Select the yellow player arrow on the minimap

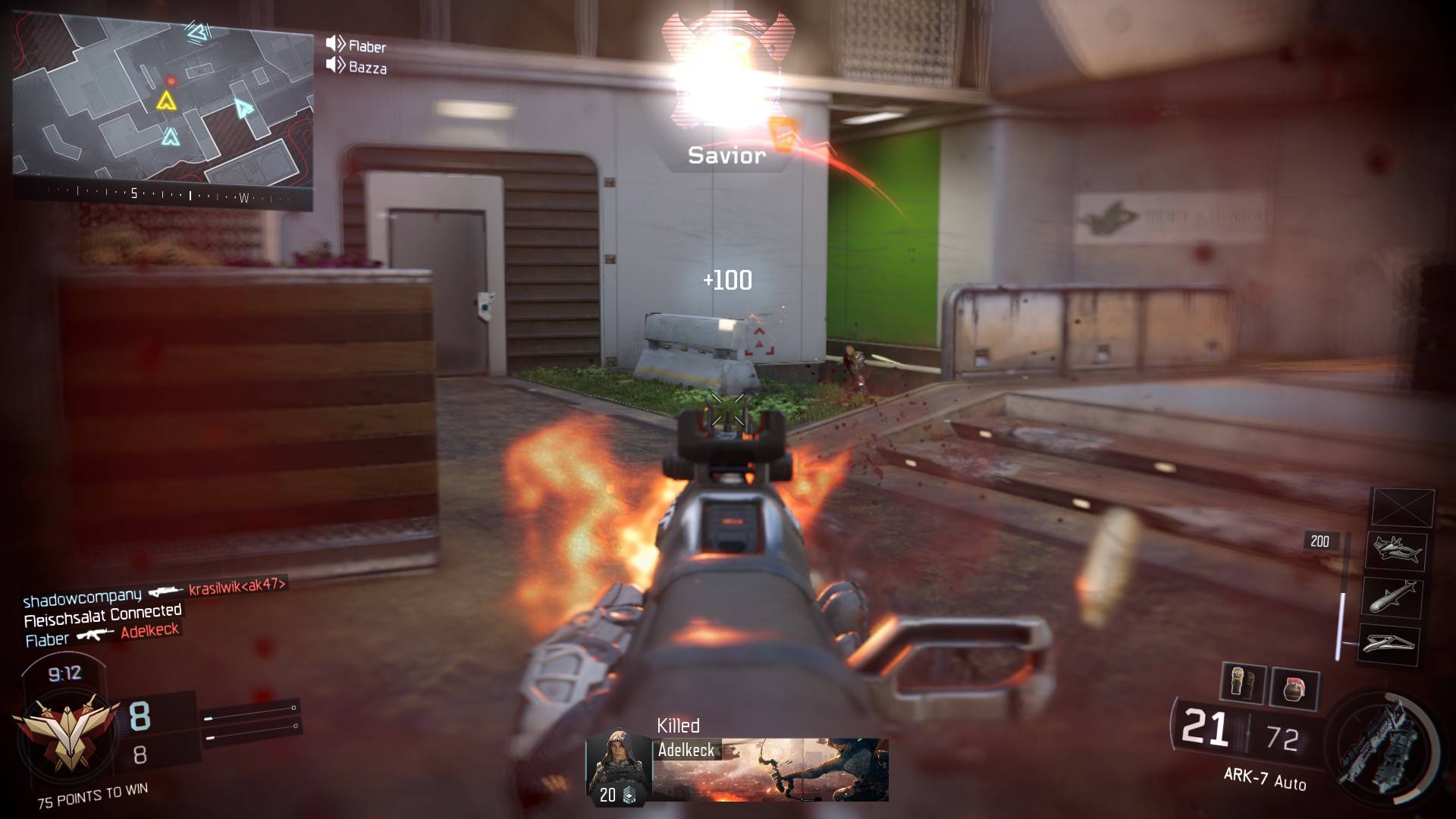(166, 101)
